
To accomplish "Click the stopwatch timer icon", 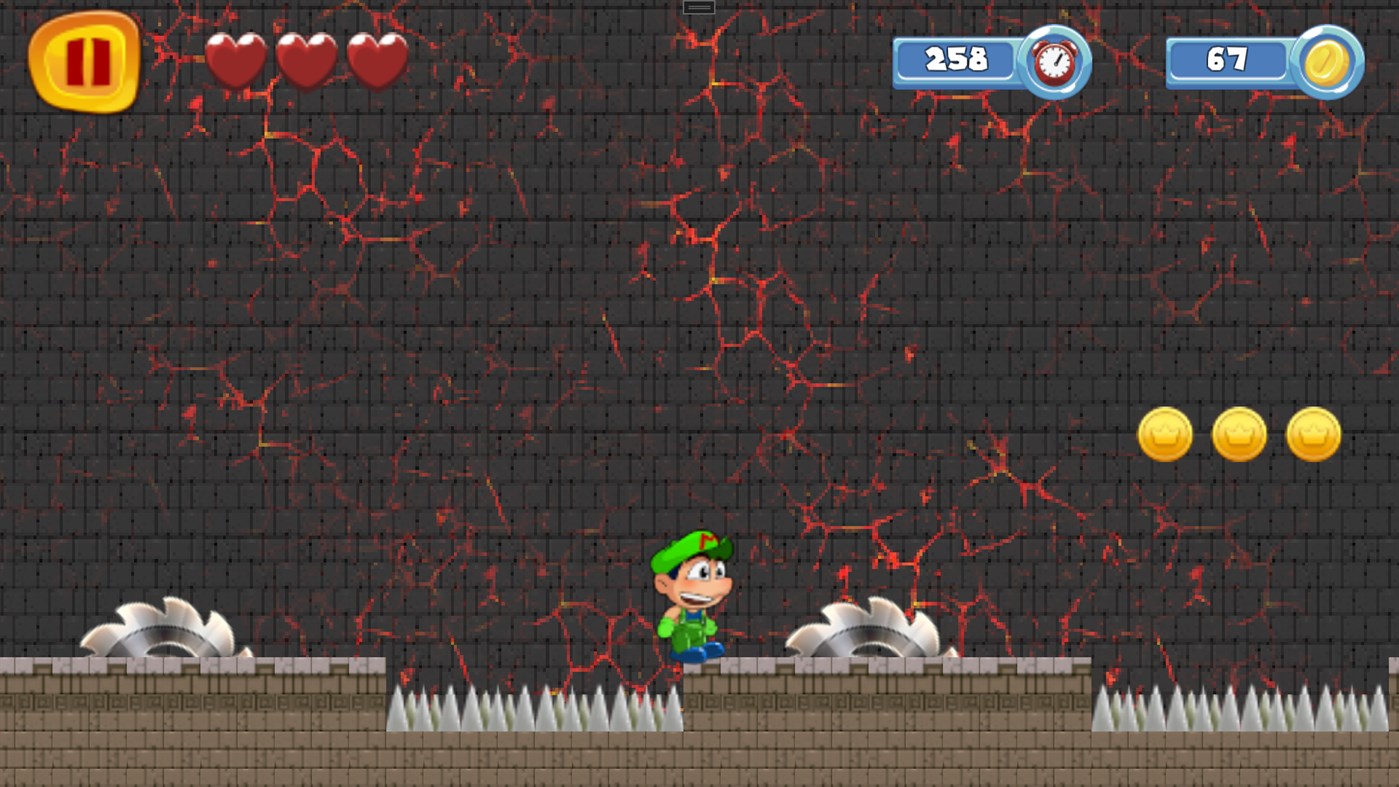I will pos(1051,61).
